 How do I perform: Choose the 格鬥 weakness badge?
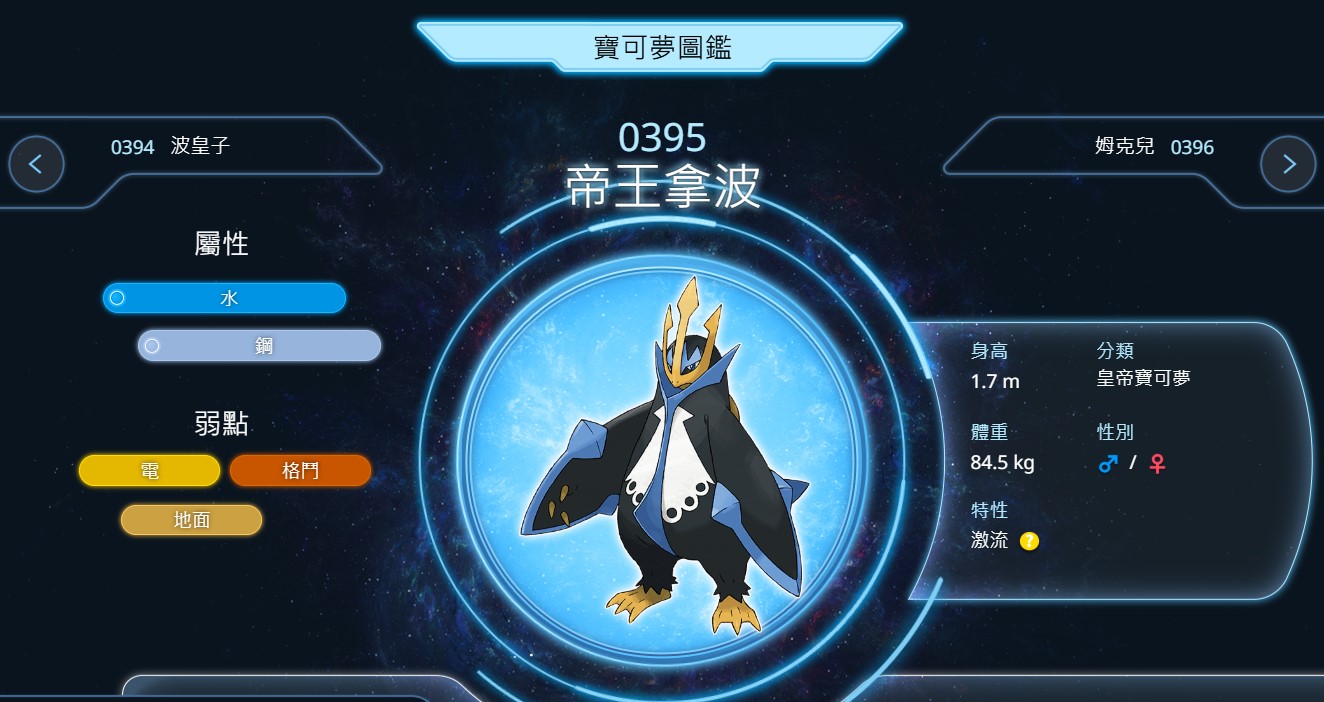300,471
